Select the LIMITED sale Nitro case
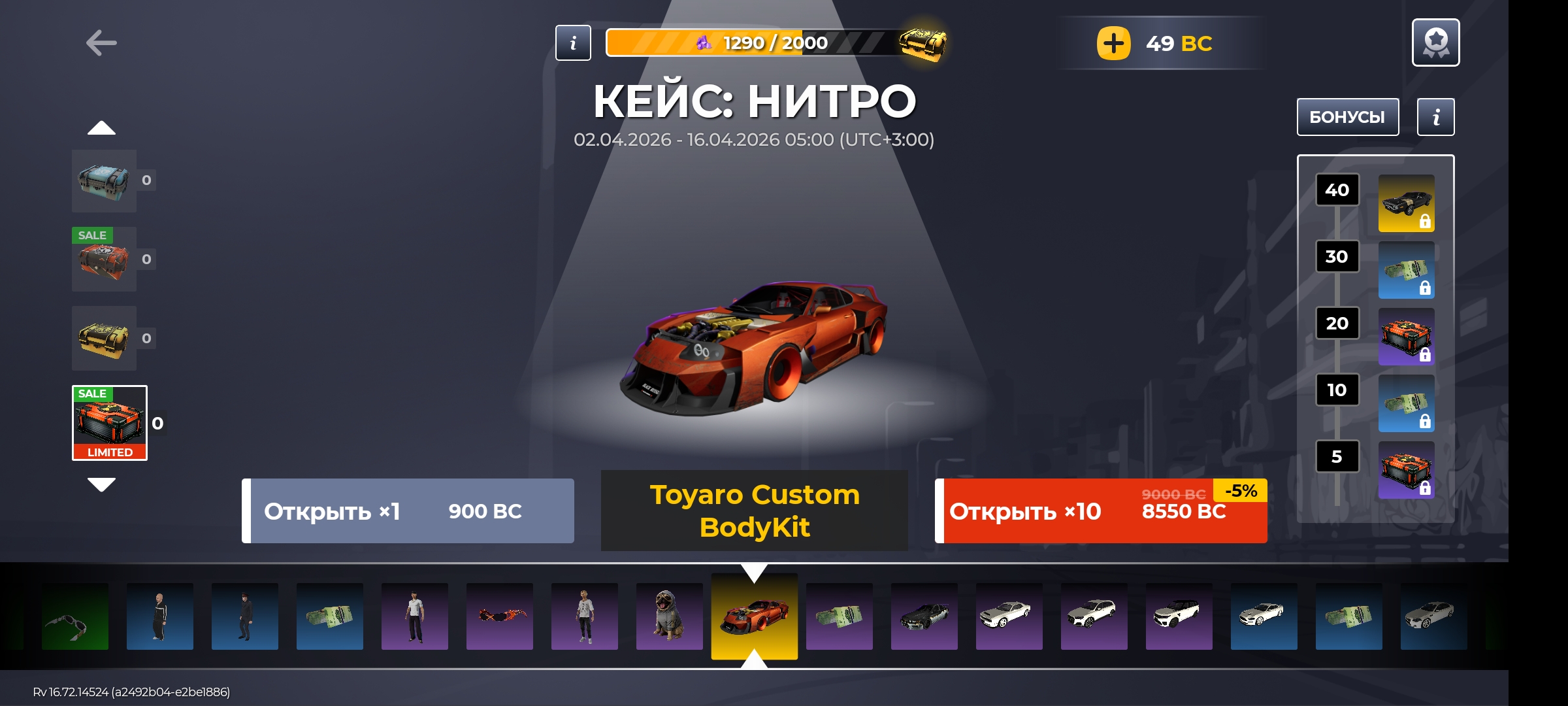1568x706 pixels. 110,423
